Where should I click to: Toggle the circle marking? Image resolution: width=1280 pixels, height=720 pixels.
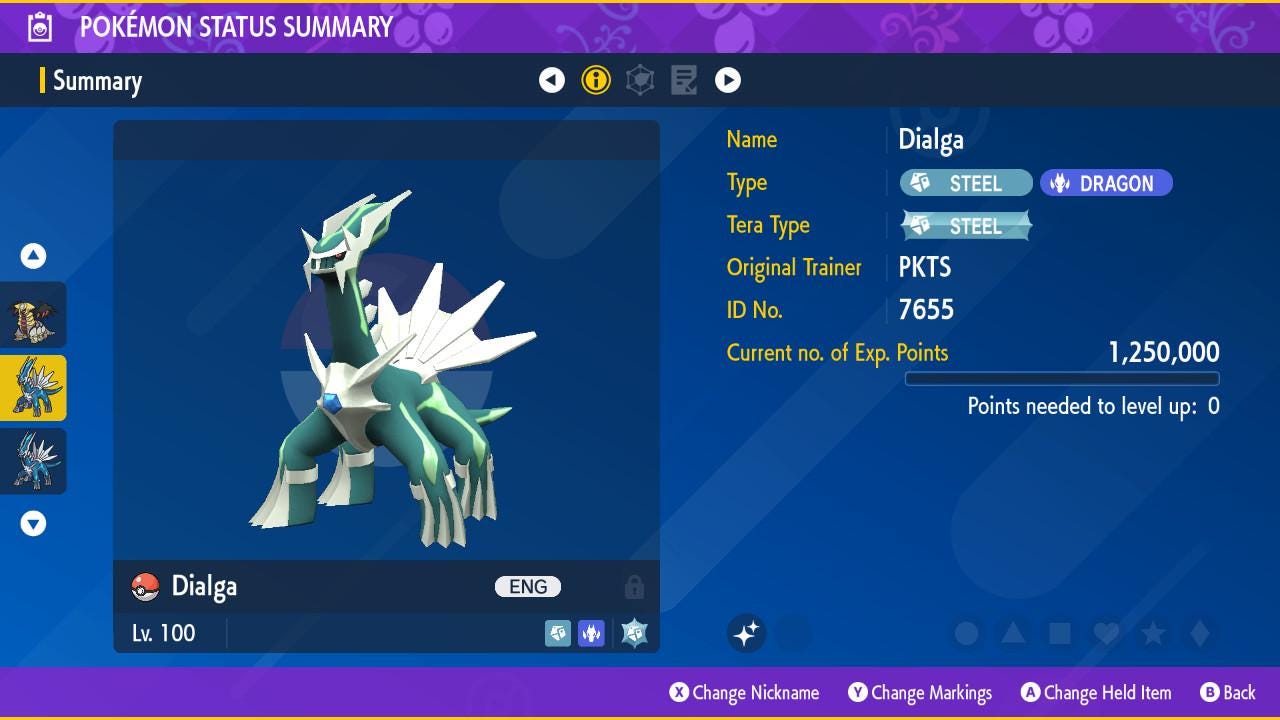(x=966, y=633)
